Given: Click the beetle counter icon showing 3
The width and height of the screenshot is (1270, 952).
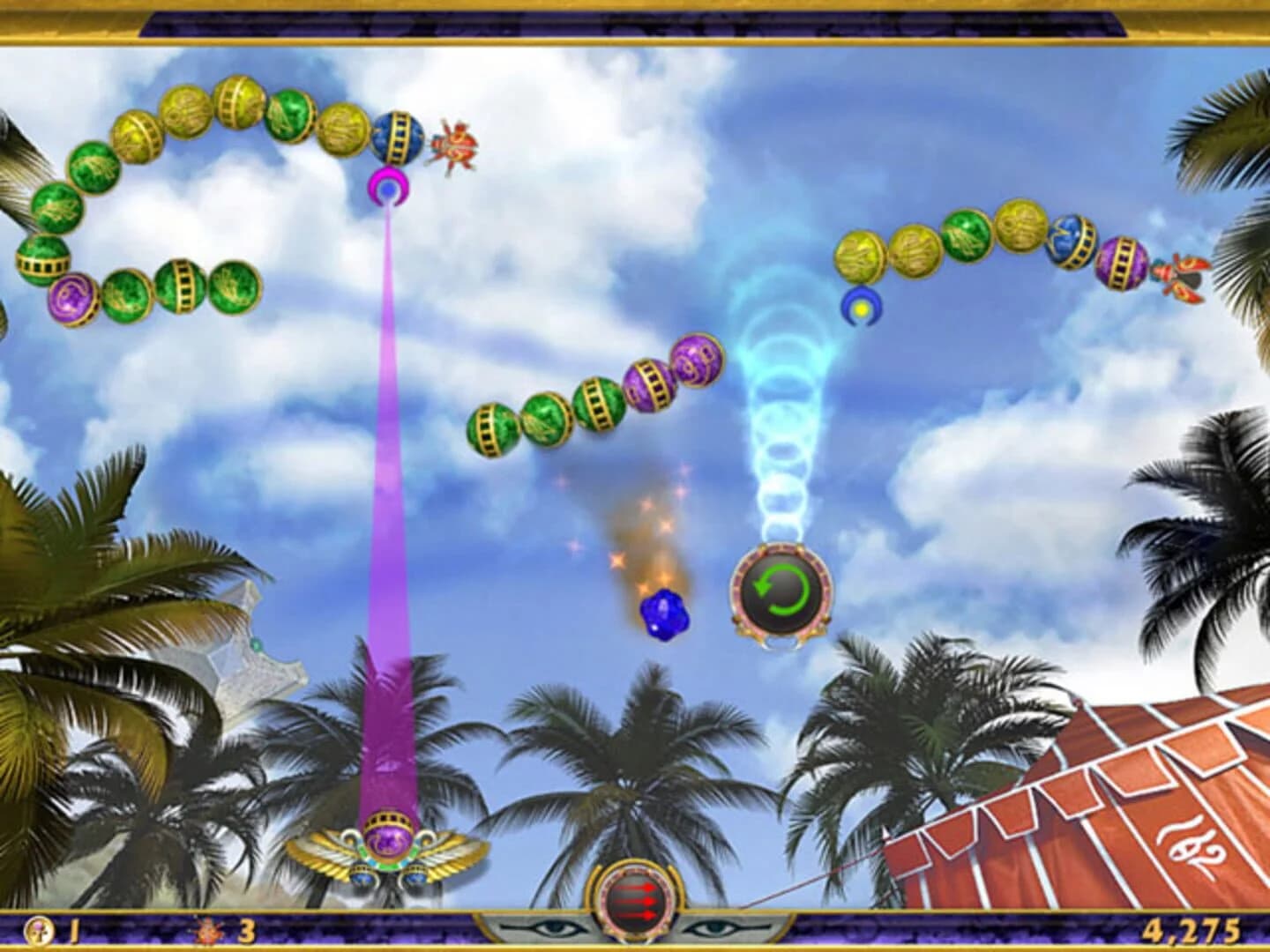Looking at the screenshot, I should (x=207, y=931).
